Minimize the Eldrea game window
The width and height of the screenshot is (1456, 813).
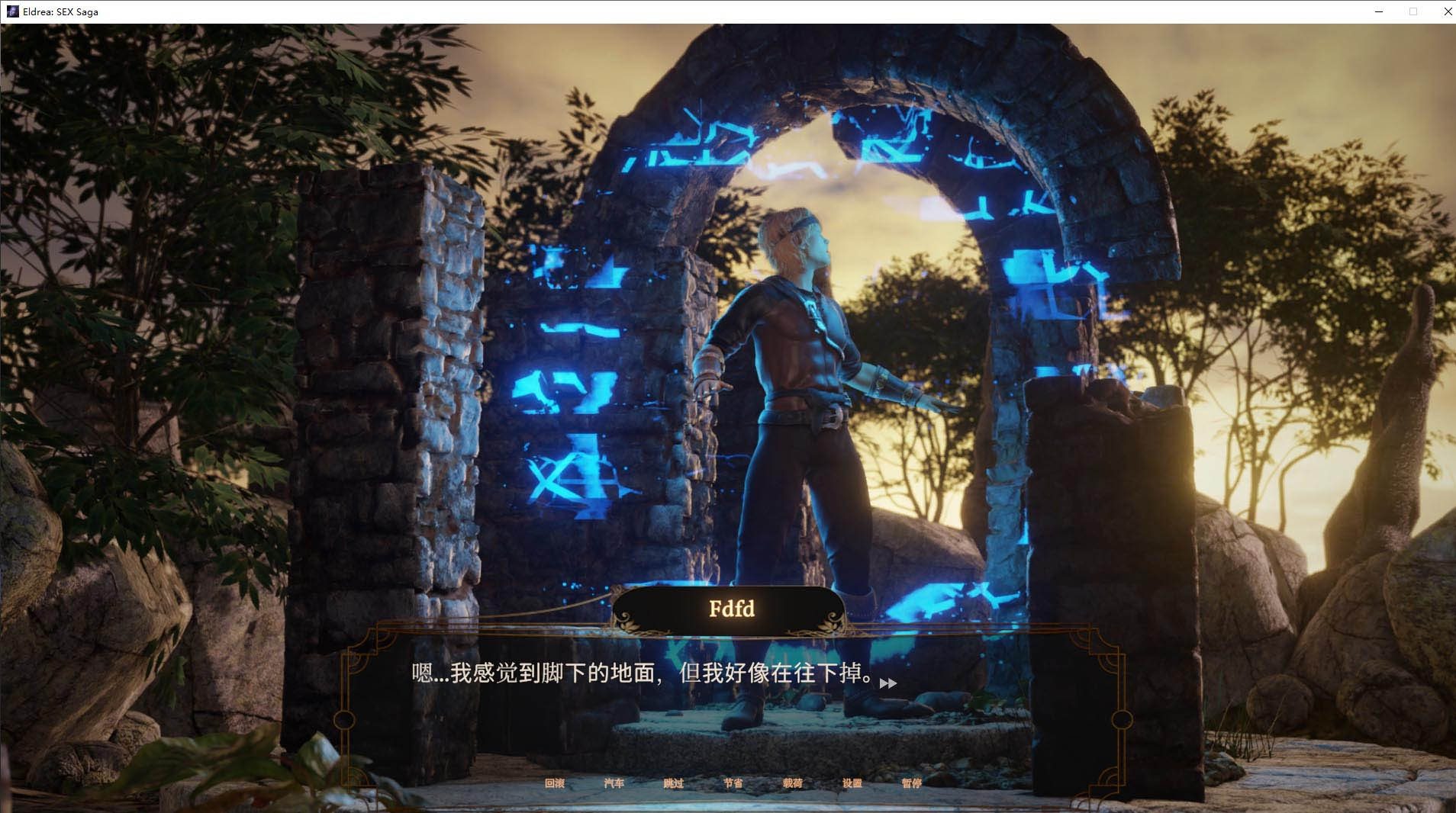(x=1378, y=11)
